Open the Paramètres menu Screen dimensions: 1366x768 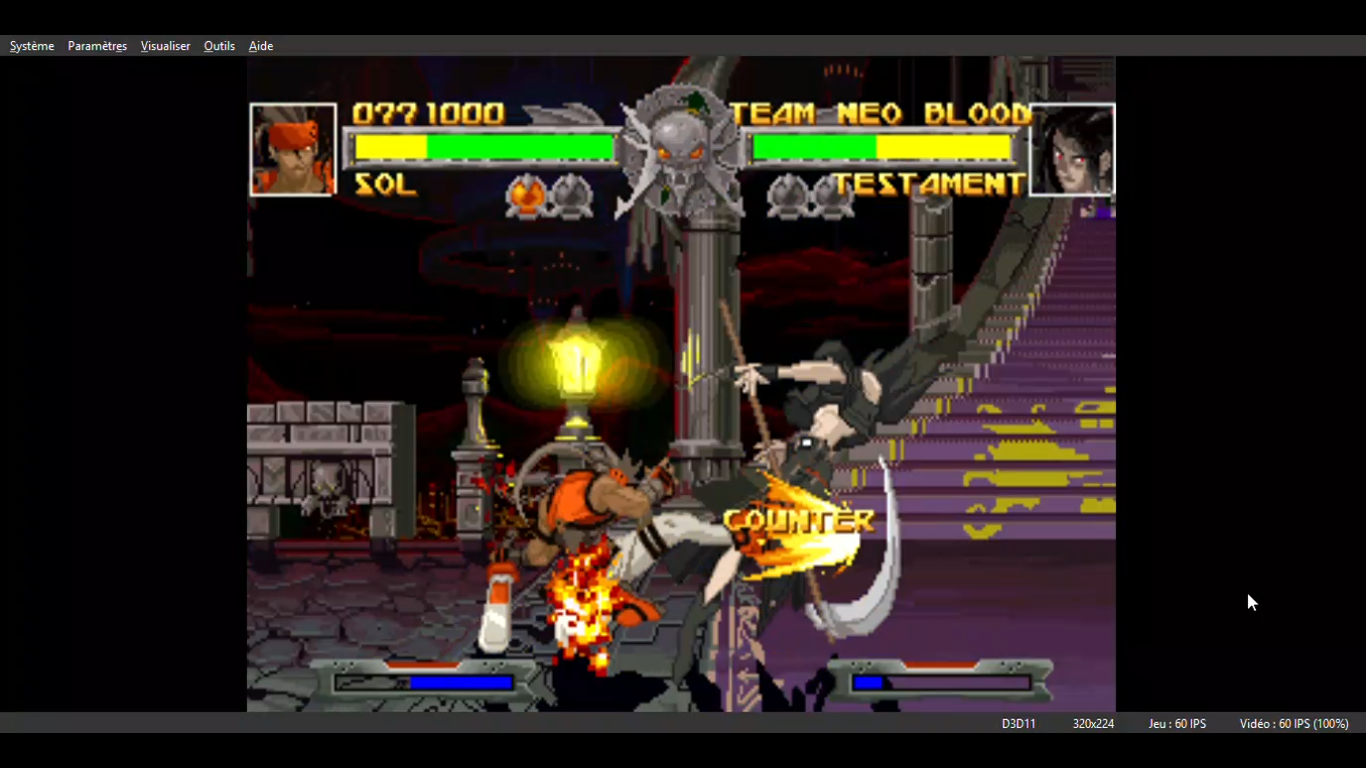[97, 46]
